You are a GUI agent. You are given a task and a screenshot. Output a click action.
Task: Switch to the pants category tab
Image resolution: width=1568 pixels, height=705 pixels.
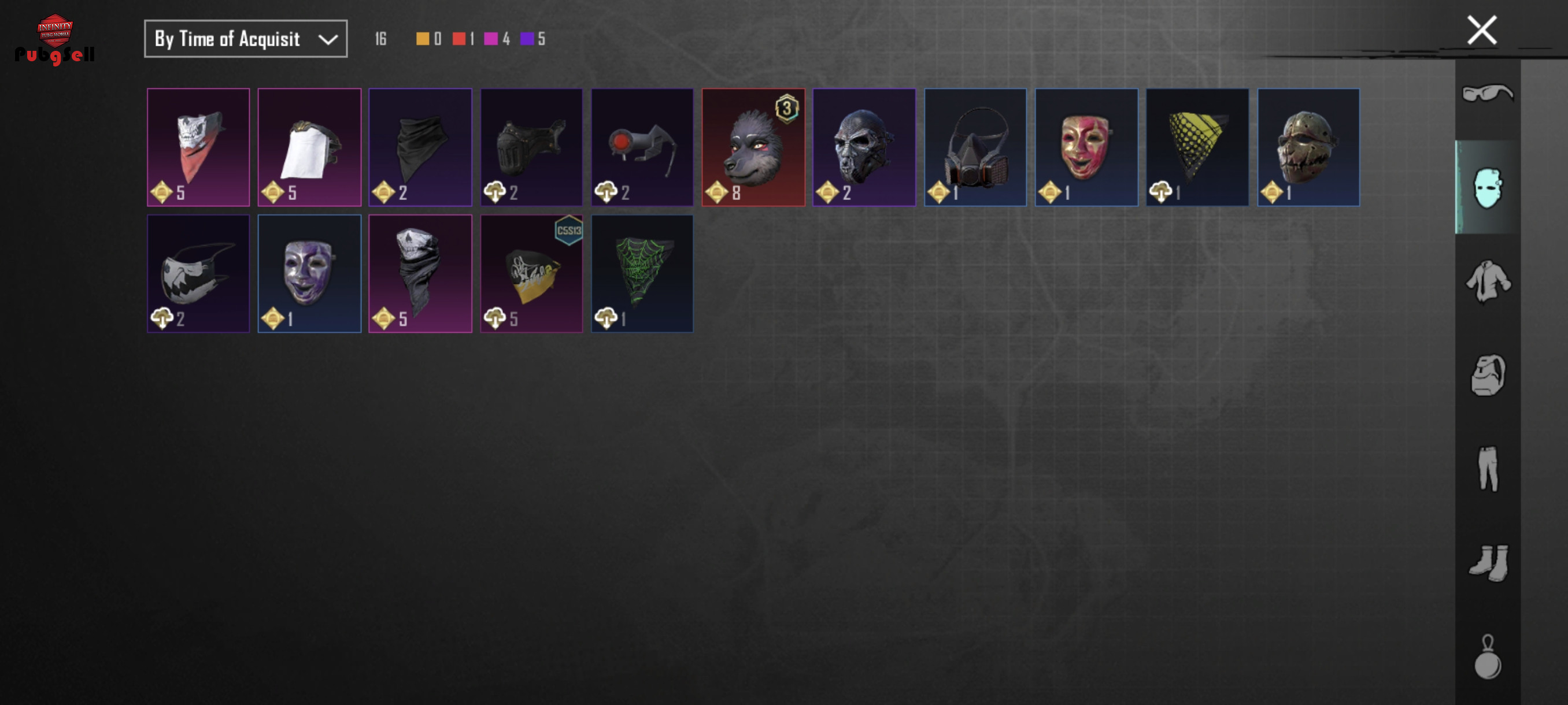point(1487,469)
